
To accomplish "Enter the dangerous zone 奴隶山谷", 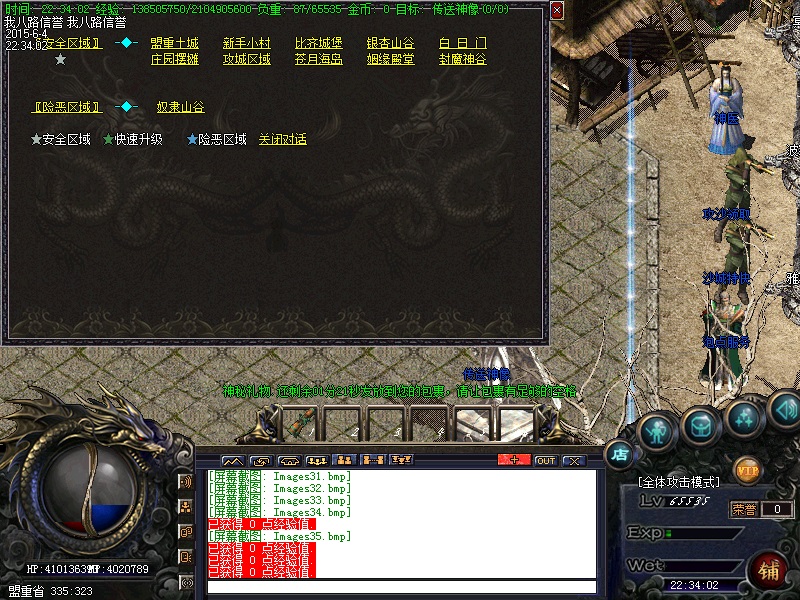I will point(180,107).
